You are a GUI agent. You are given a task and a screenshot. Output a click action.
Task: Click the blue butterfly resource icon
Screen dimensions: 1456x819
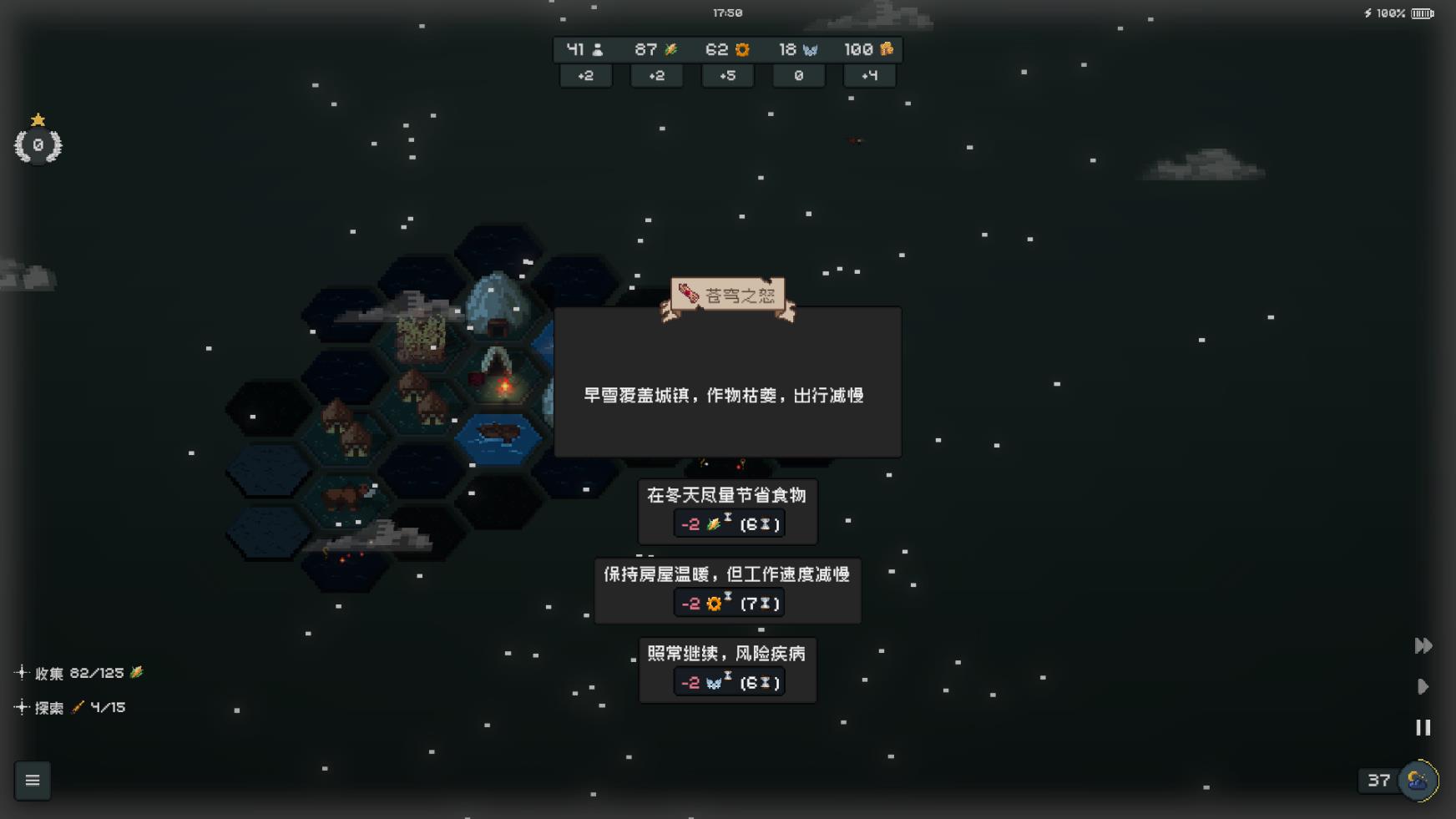click(811, 49)
